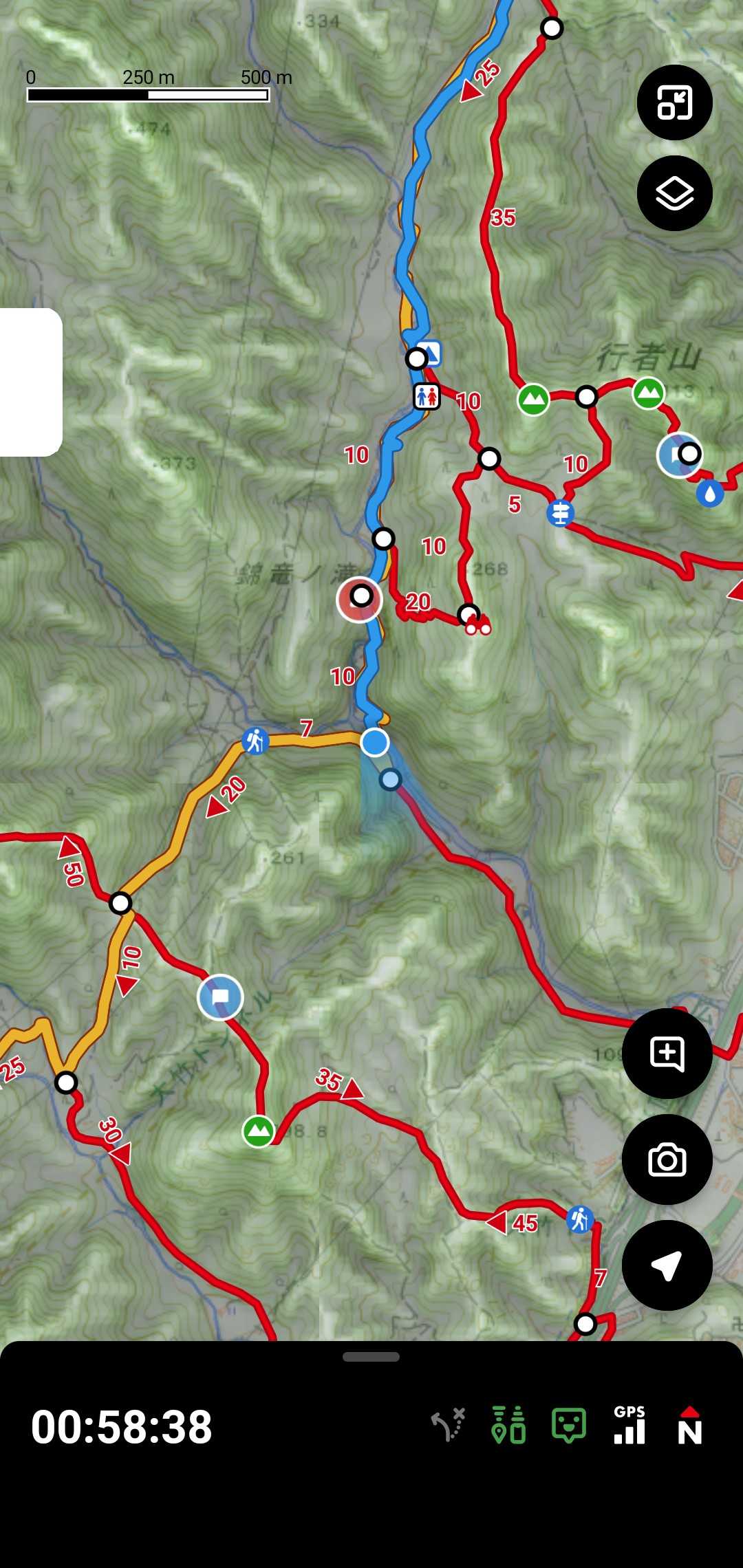743x1568 pixels.
Task: Select the blue signpost marker
Action: click(561, 513)
